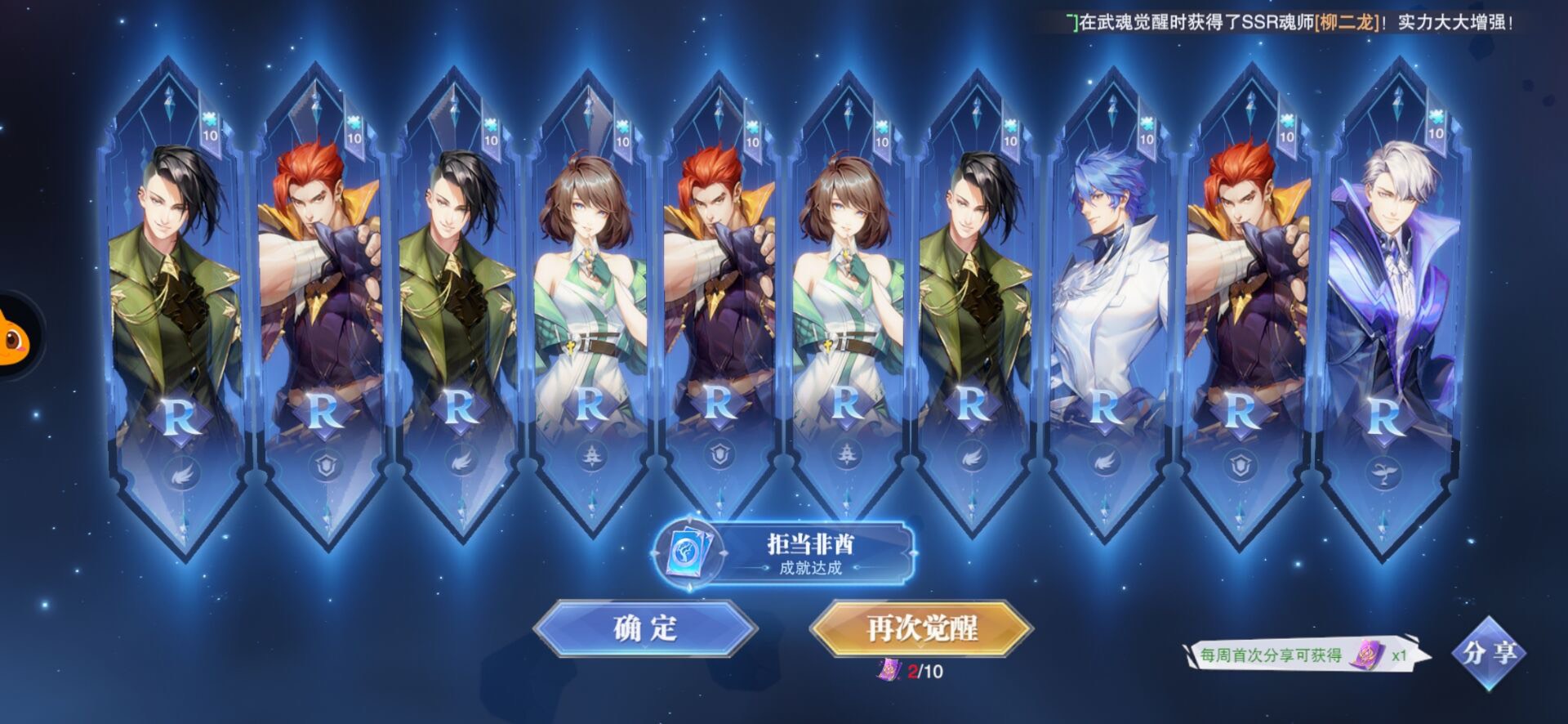Summon again with the 再次觉醒 button

922,628
